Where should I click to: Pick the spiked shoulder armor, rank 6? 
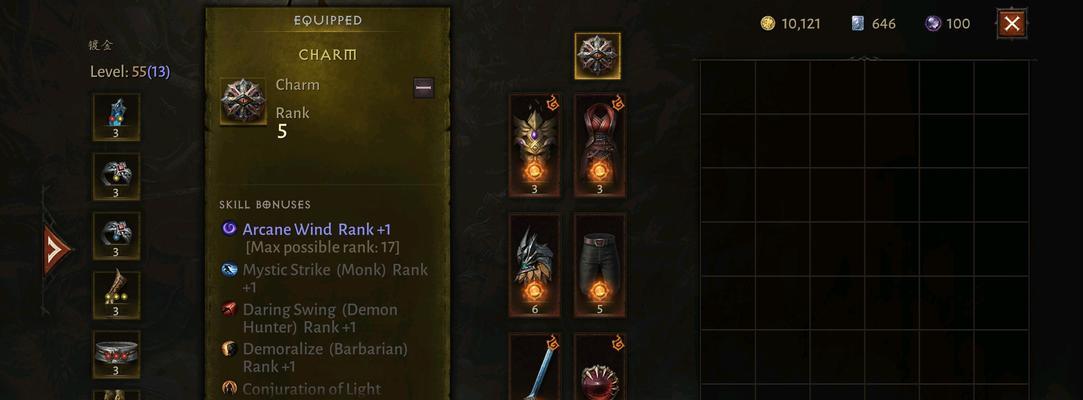[534, 264]
